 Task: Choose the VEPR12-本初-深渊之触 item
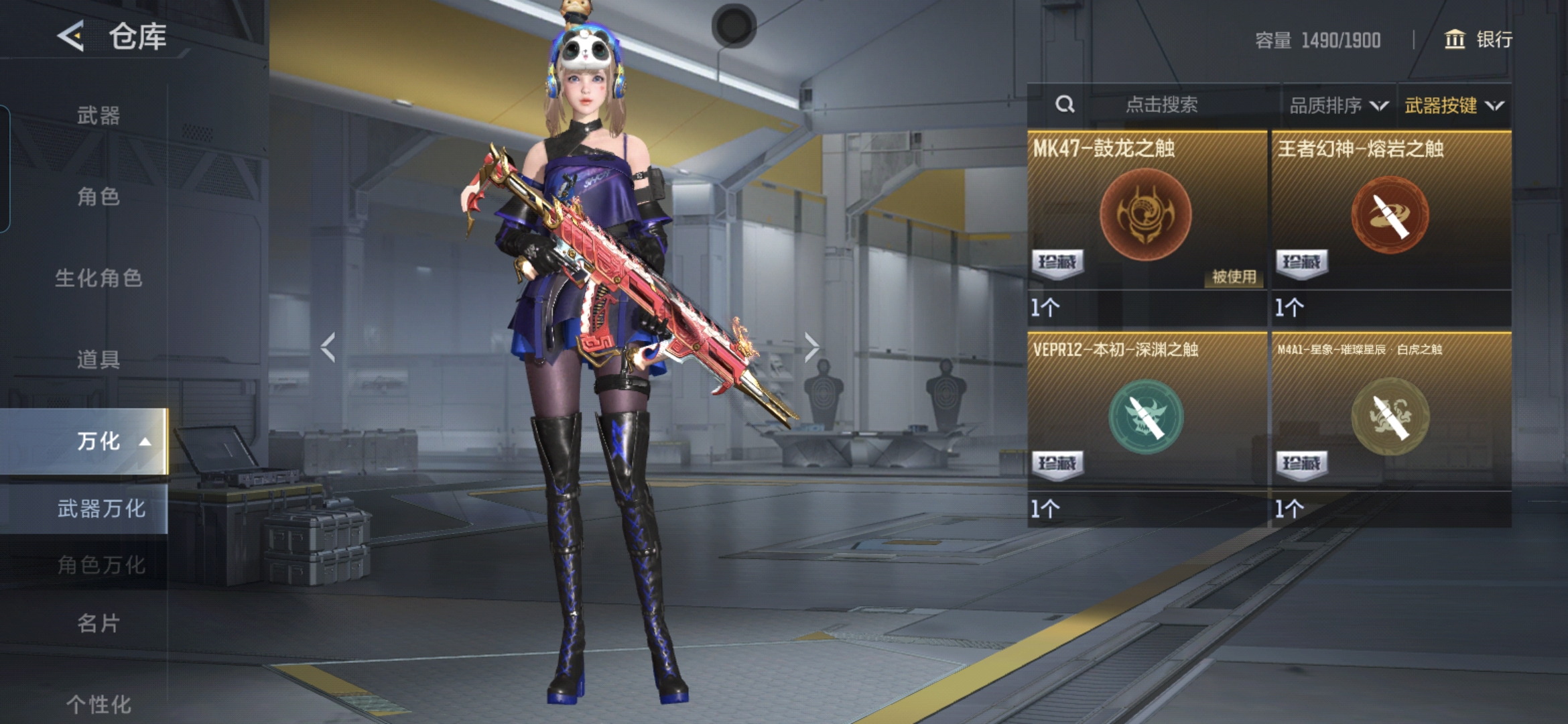coord(1146,422)
